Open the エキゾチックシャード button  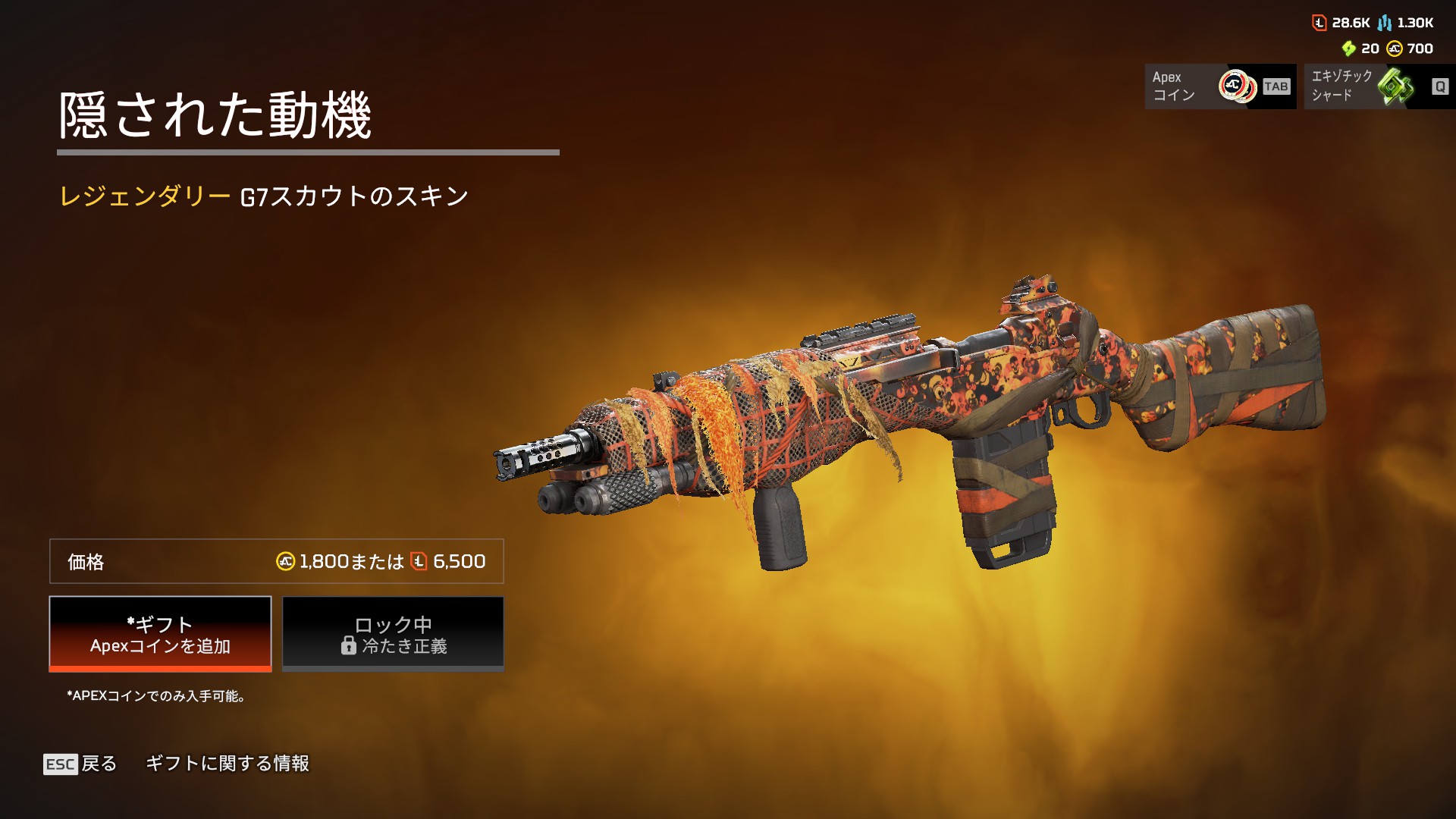point(1379,86)
